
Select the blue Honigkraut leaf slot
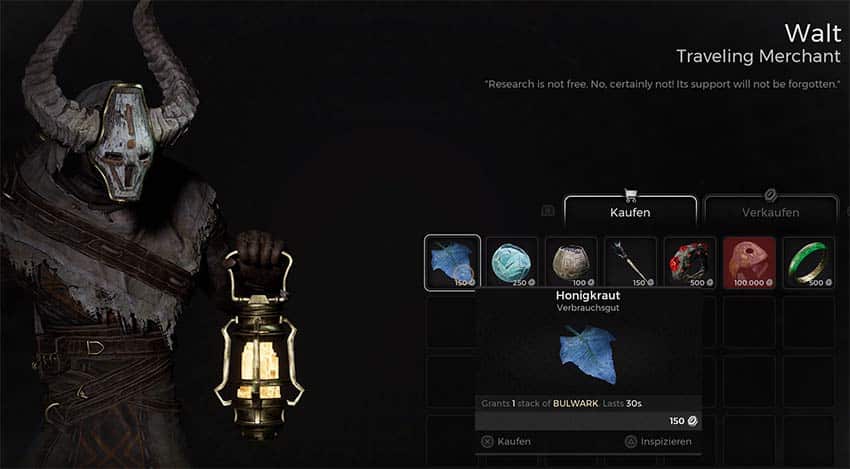452,262
